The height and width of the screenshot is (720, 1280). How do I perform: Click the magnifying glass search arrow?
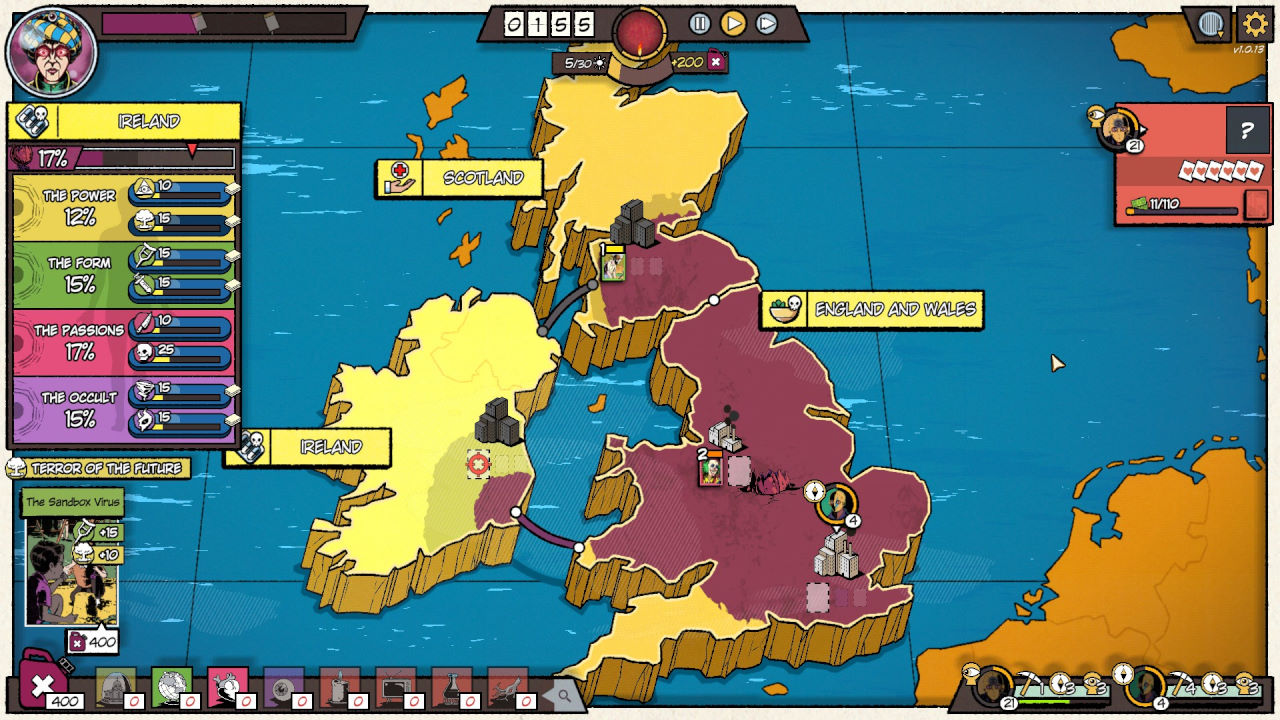563,695
